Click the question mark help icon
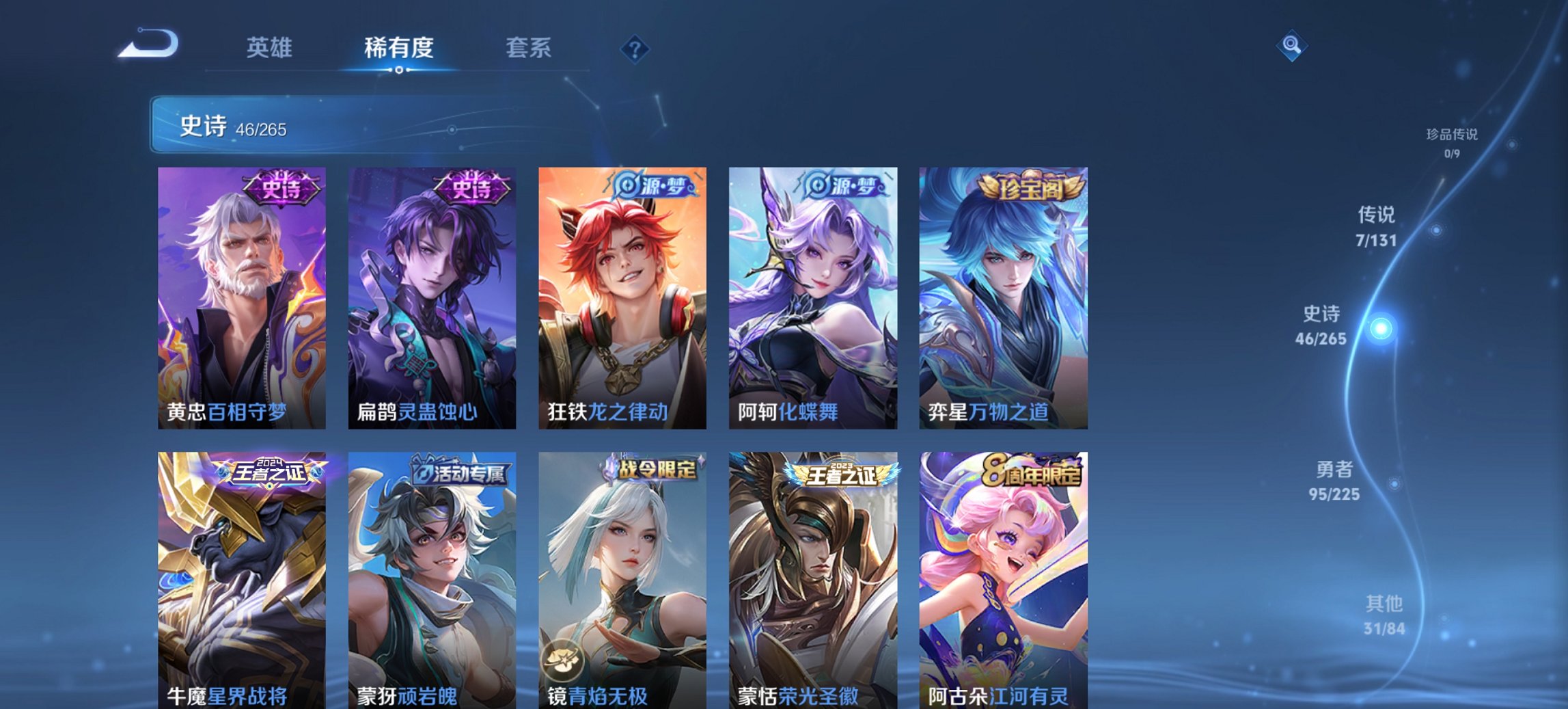The image size is (1568, 709). (x=634, y=48)
